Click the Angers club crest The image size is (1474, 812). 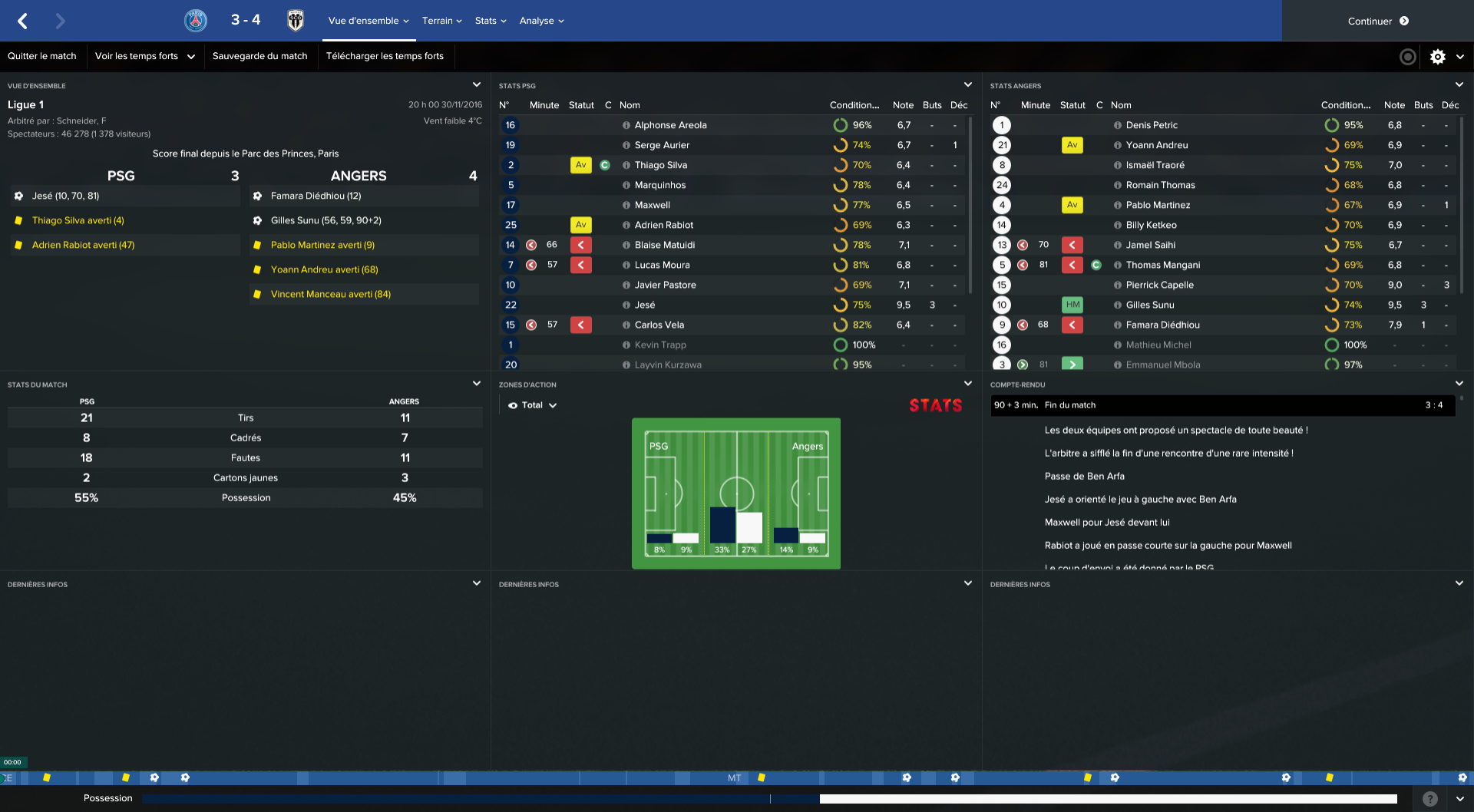coord(296,21)
